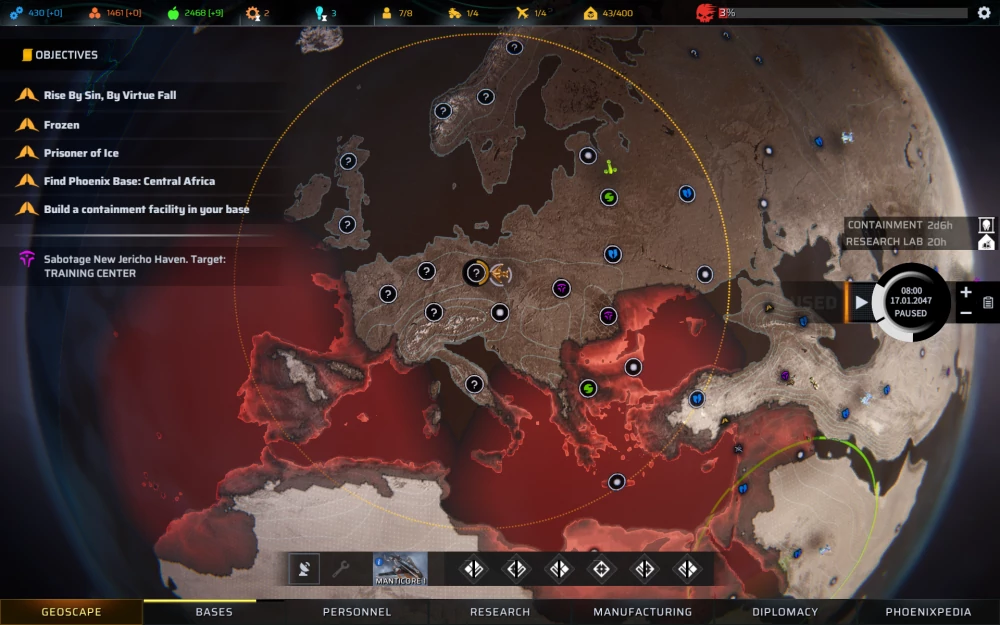Show the Diplomacy screen
Image resolution: width=1000 pixels, height=625 pixels.
point(785,612)
